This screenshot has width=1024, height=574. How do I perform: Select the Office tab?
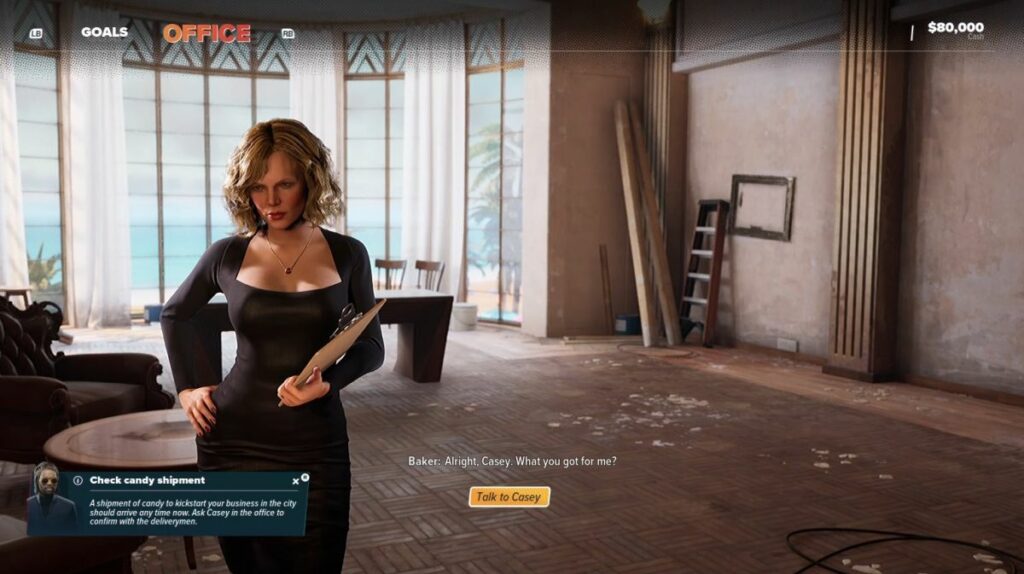click(x=207, y=33)
